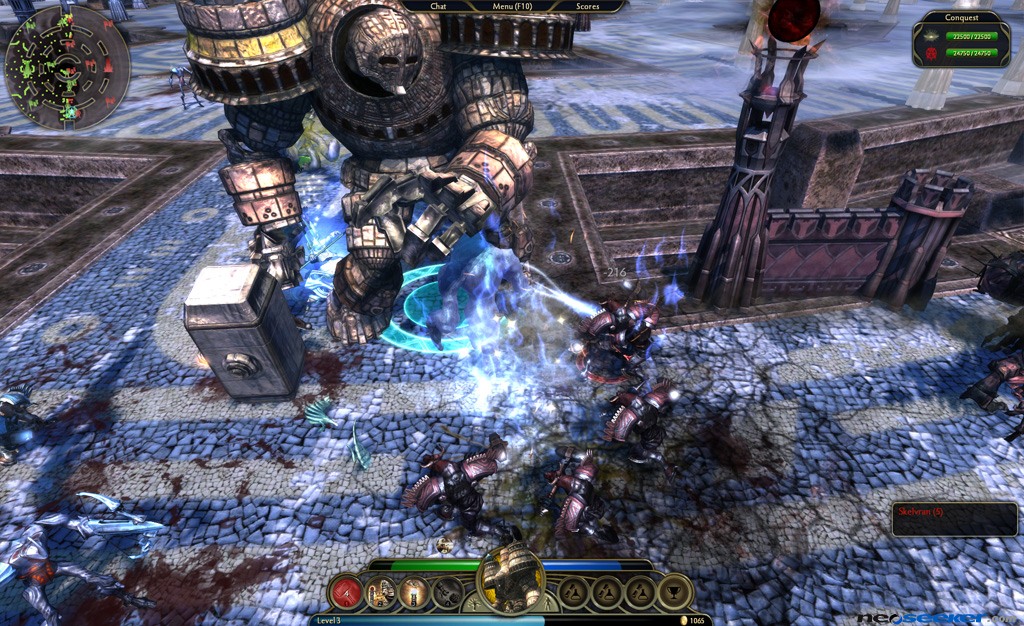Click the circular minimap

pyautogui.click(x=67, y=67)
